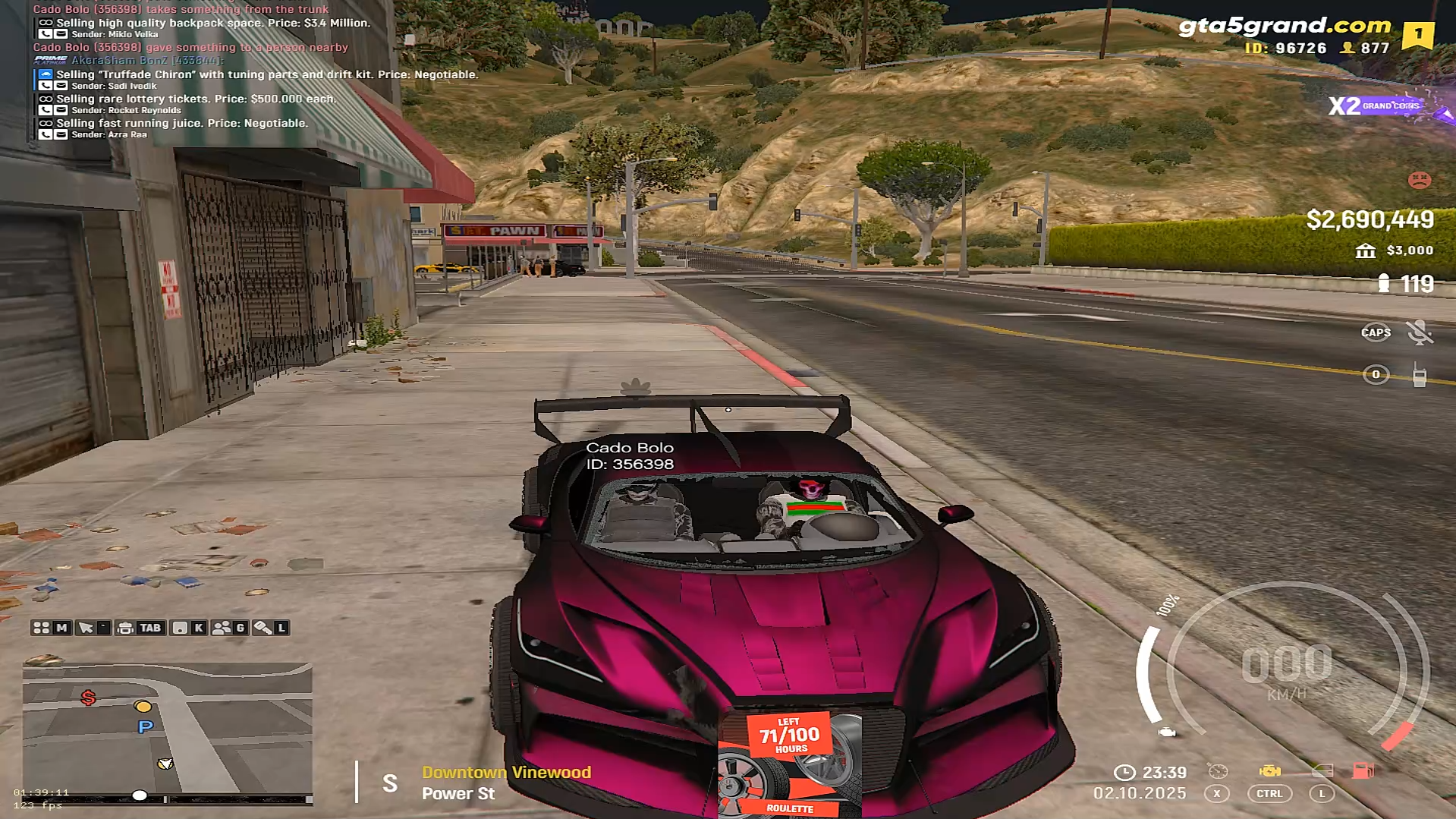Open the backpack inventory icon
Viewport: 1456px width, 819px height.
pyautogui.click(x=126, y=628)
